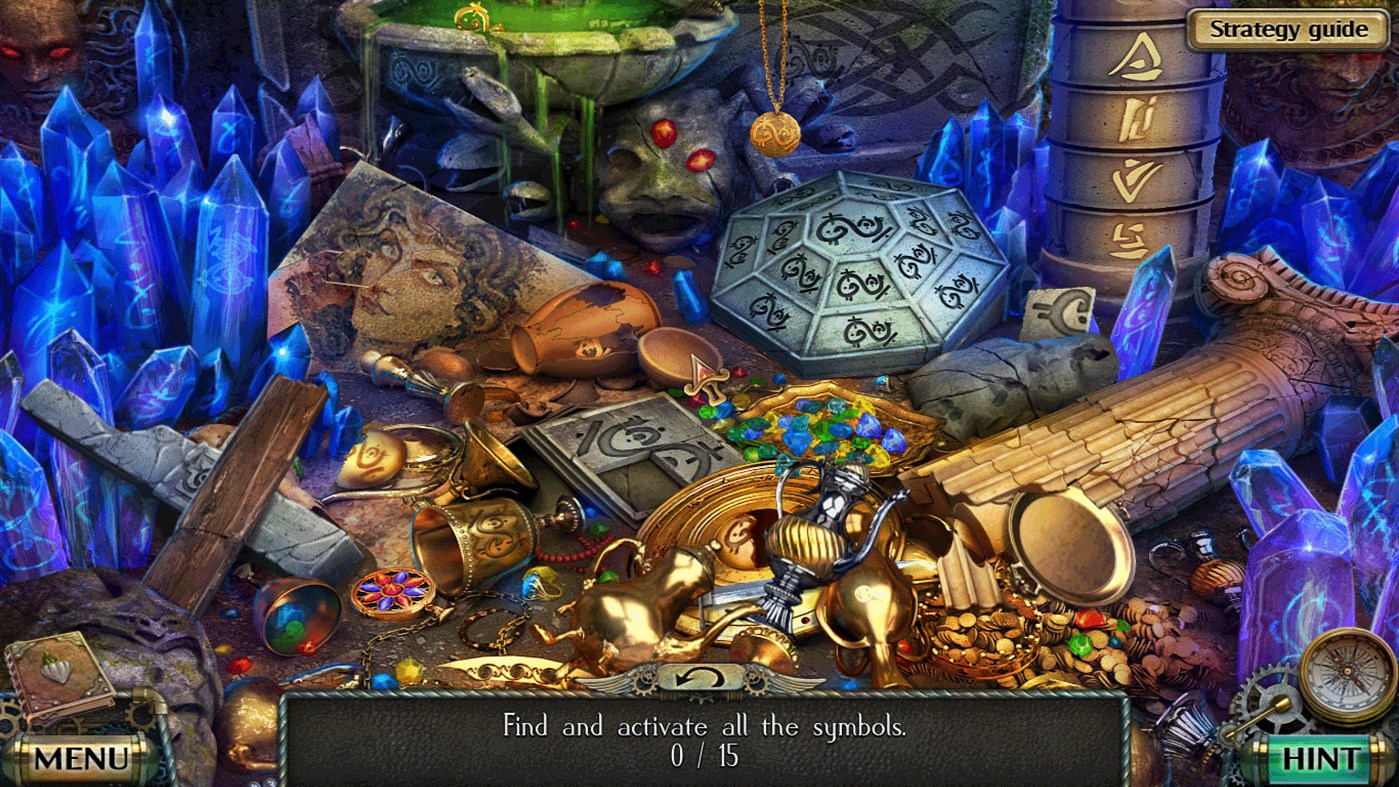
Task: Click the winged return arrow at bottom center
Action: pos(700,680)
